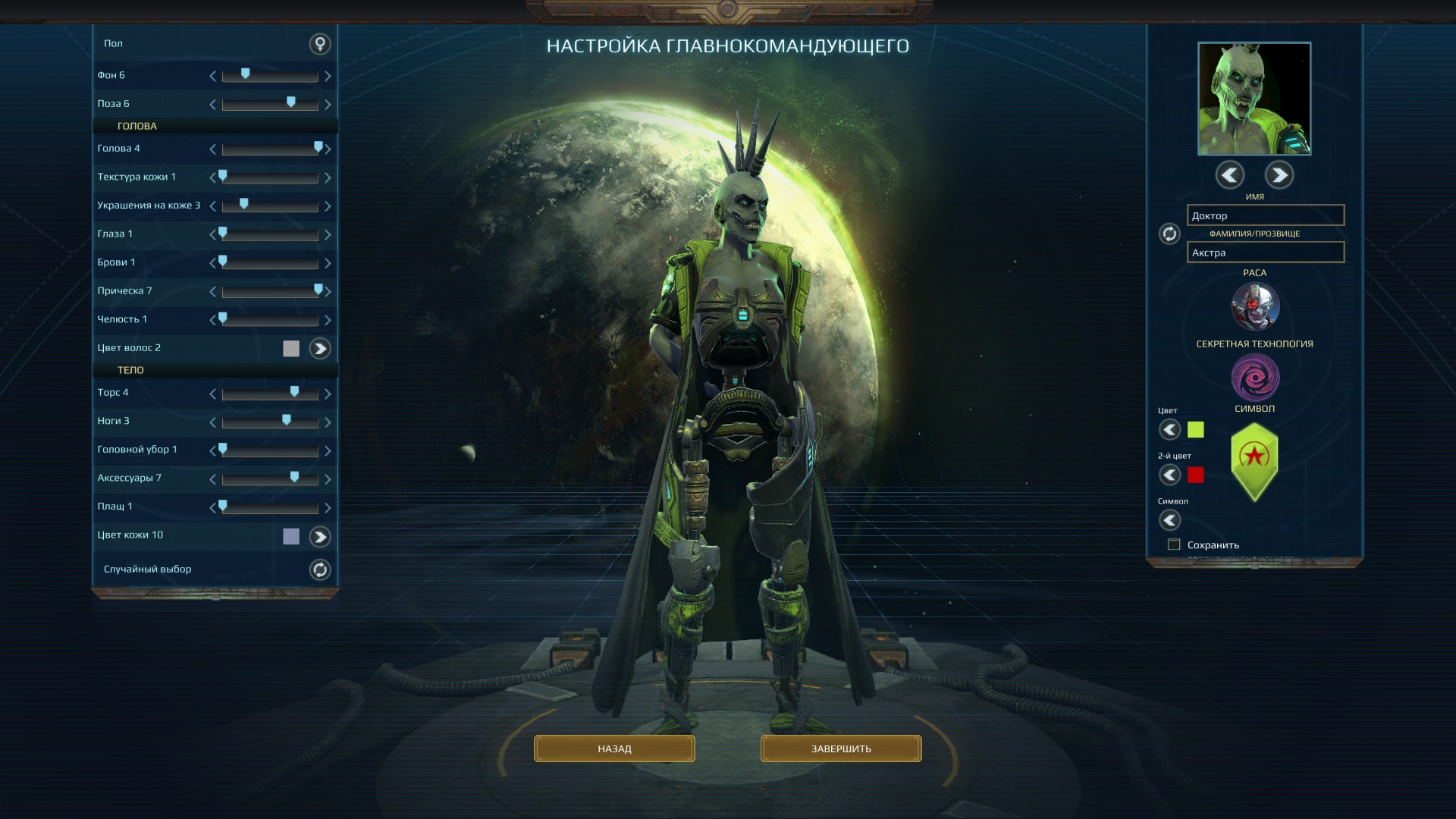This screenshot has width=1456, height=819.
Task: Open the hair color (Цвет волос) picker arrow
Action: (x=320, y=349)
